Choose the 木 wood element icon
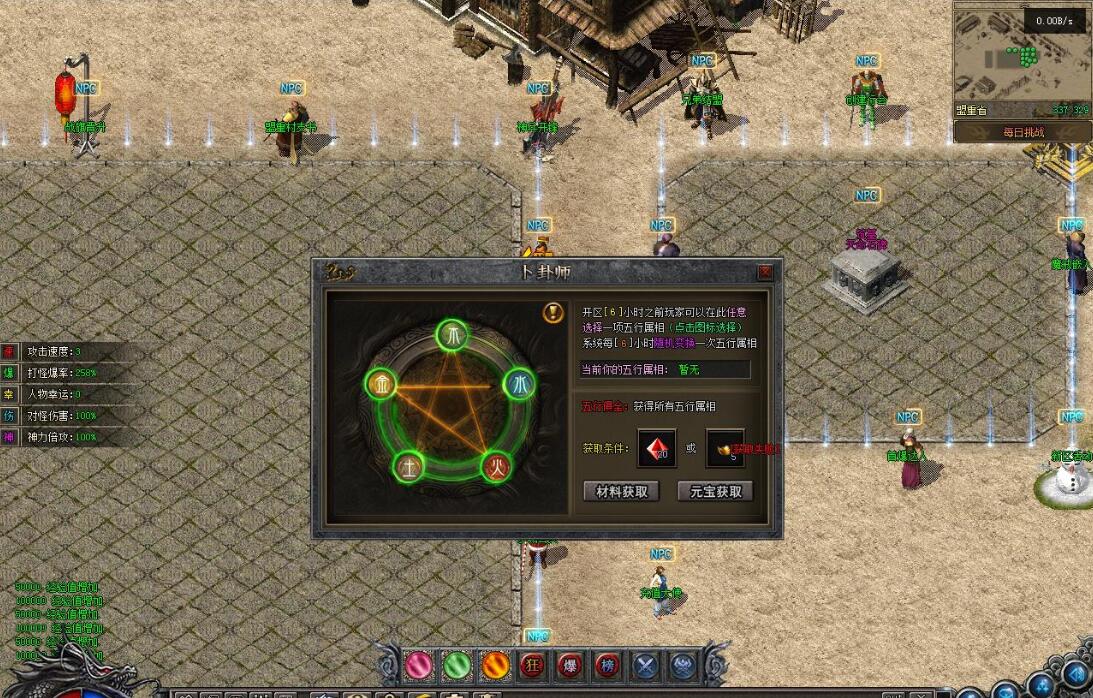1093x698 pixels. click(x=452, y=335)
